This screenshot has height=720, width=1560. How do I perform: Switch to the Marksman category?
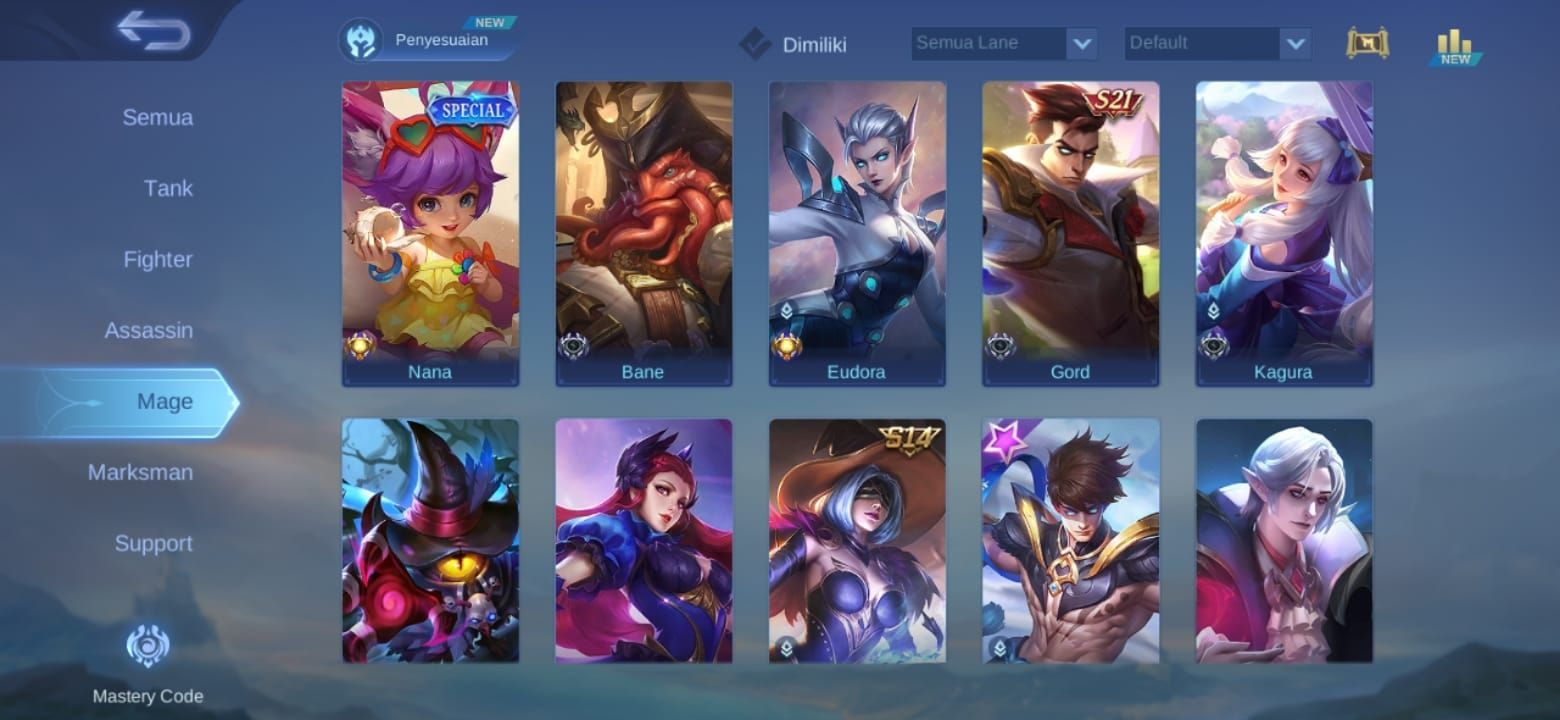point(141,472)
